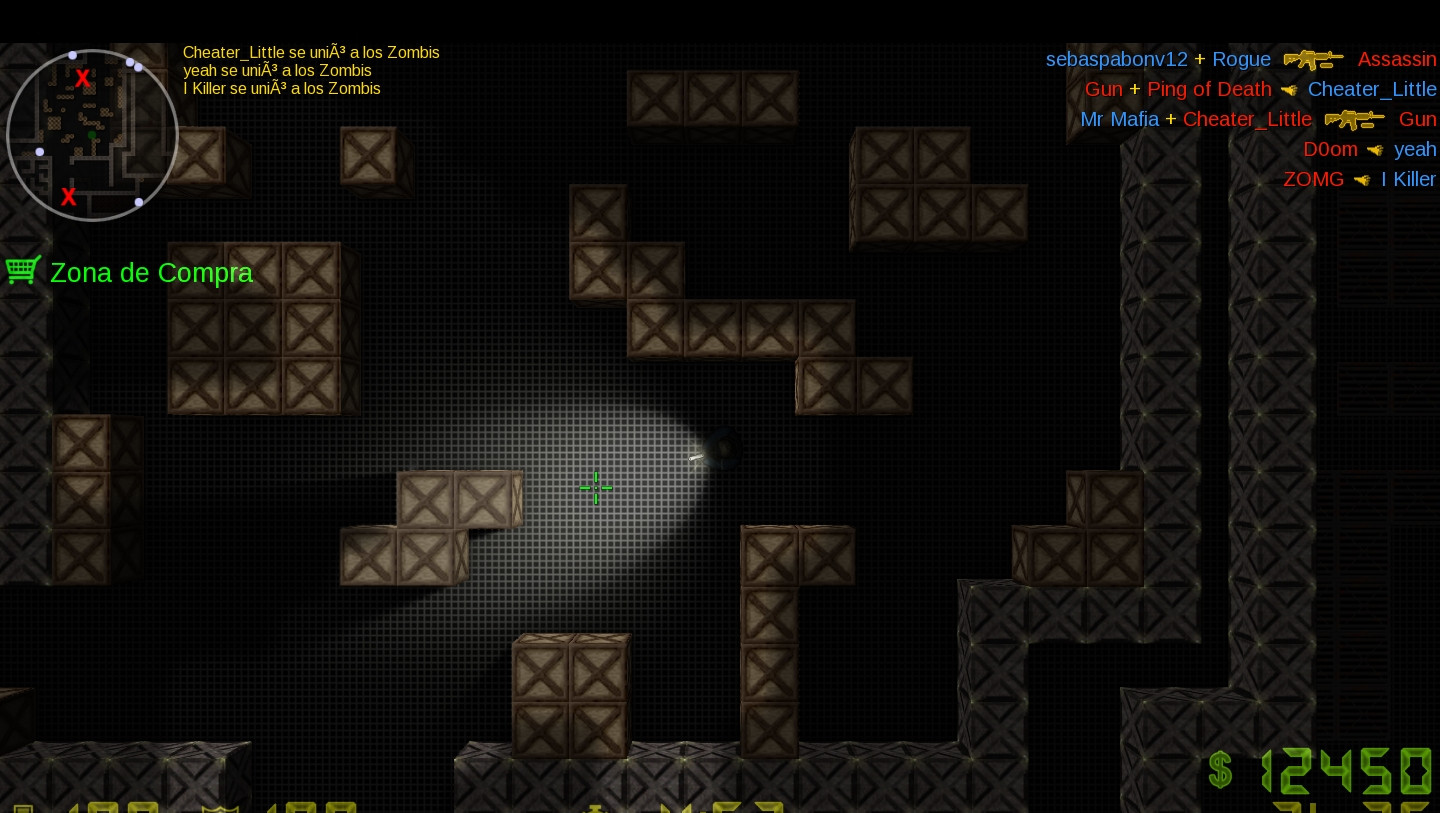Click the player name sebaspabonv12 in kill feed
Viewport: 1440px width, 813px height.
click(x=1116, y=59)
